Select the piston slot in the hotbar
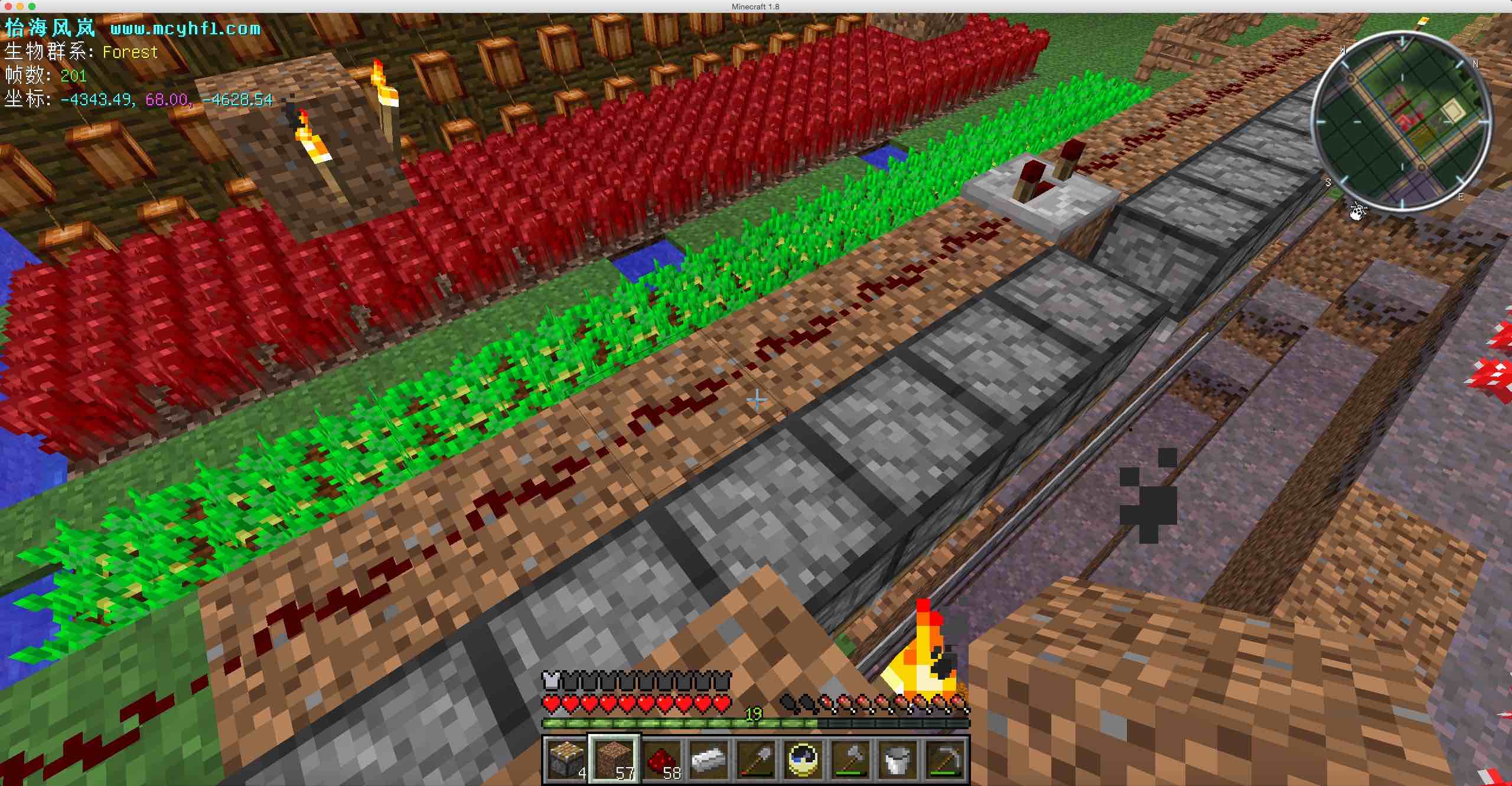1512x786 pixels. [566, 759]
